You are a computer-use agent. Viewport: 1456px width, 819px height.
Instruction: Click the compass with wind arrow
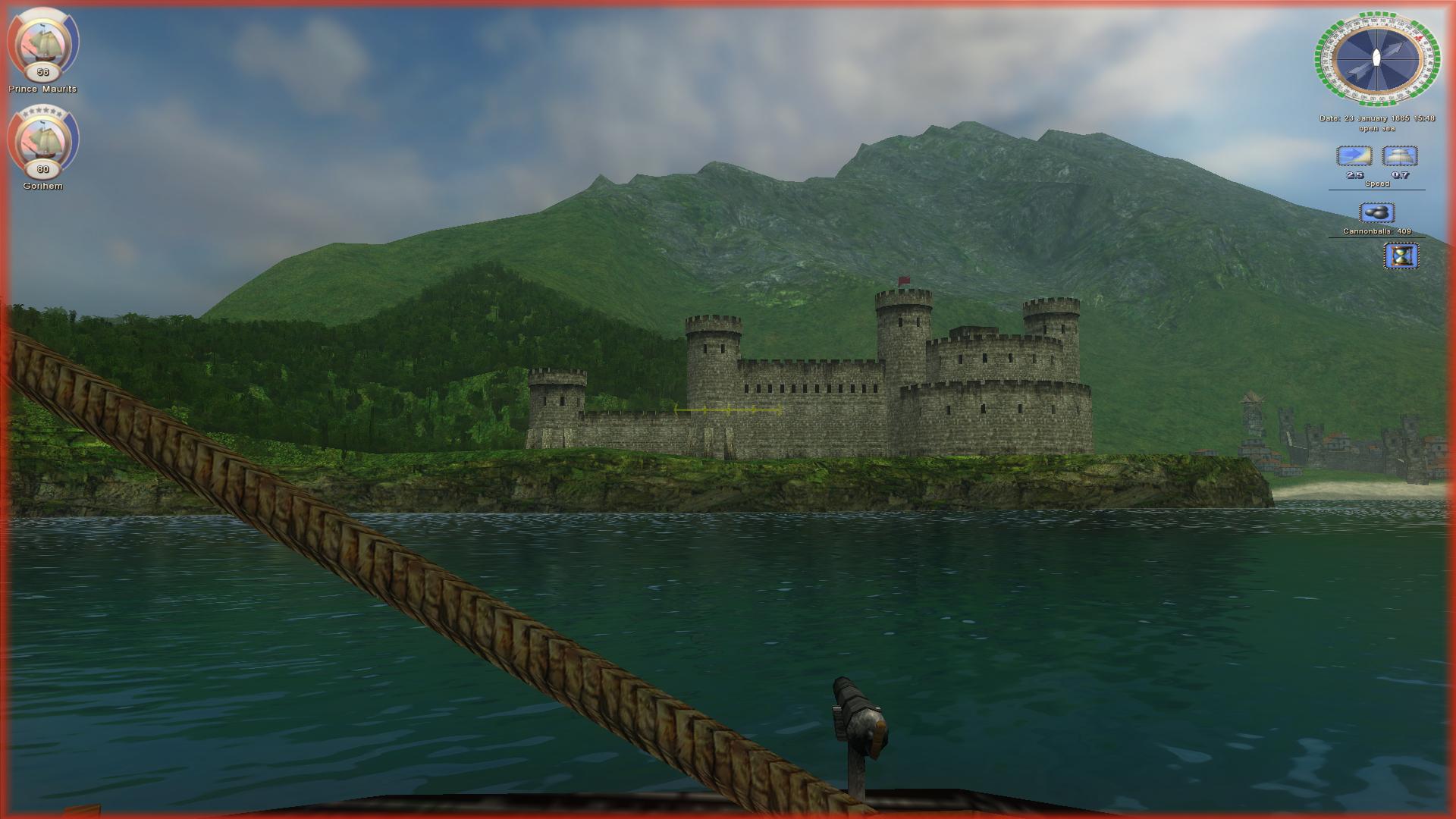coord(1377,58)
